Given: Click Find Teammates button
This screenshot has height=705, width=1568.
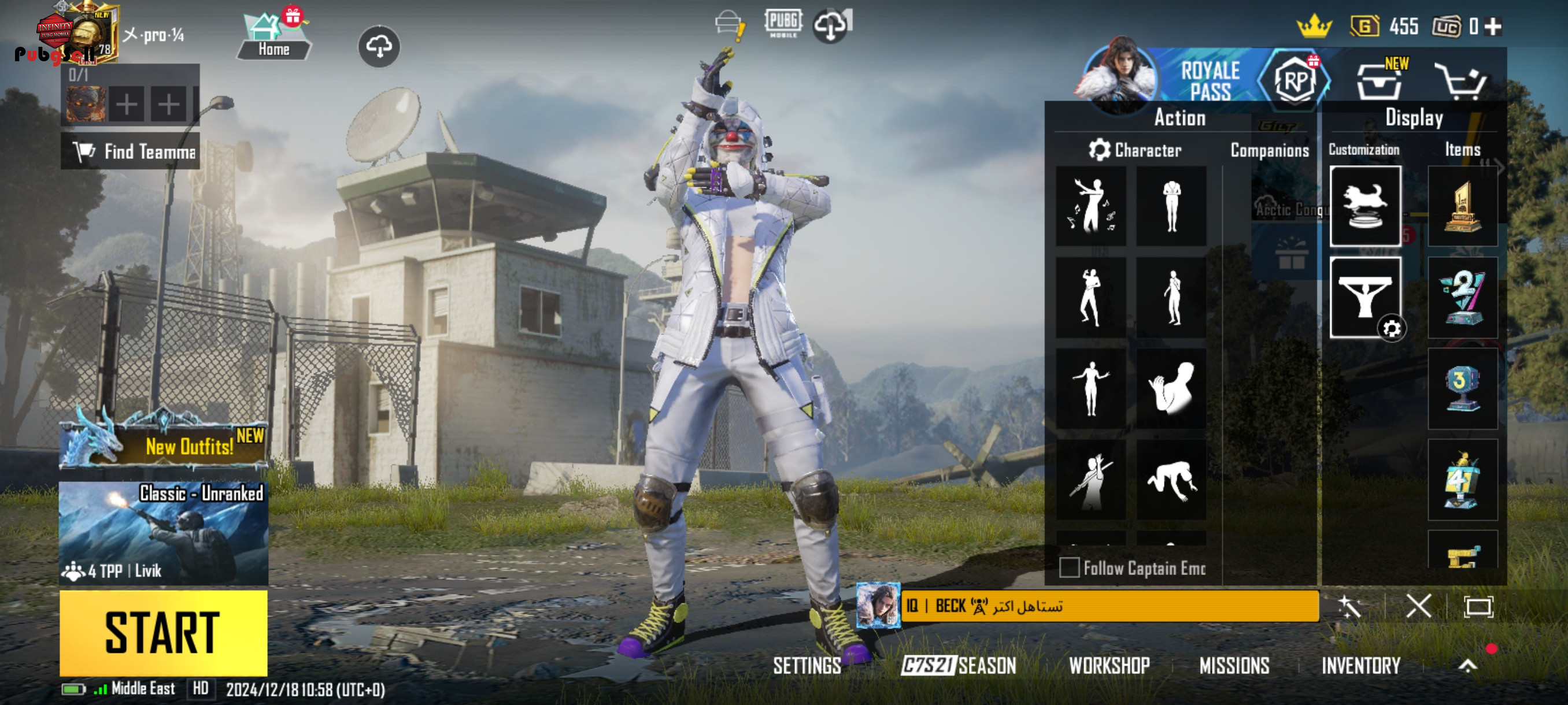Looking at the screenshot, I should click(x=130, y=151).
